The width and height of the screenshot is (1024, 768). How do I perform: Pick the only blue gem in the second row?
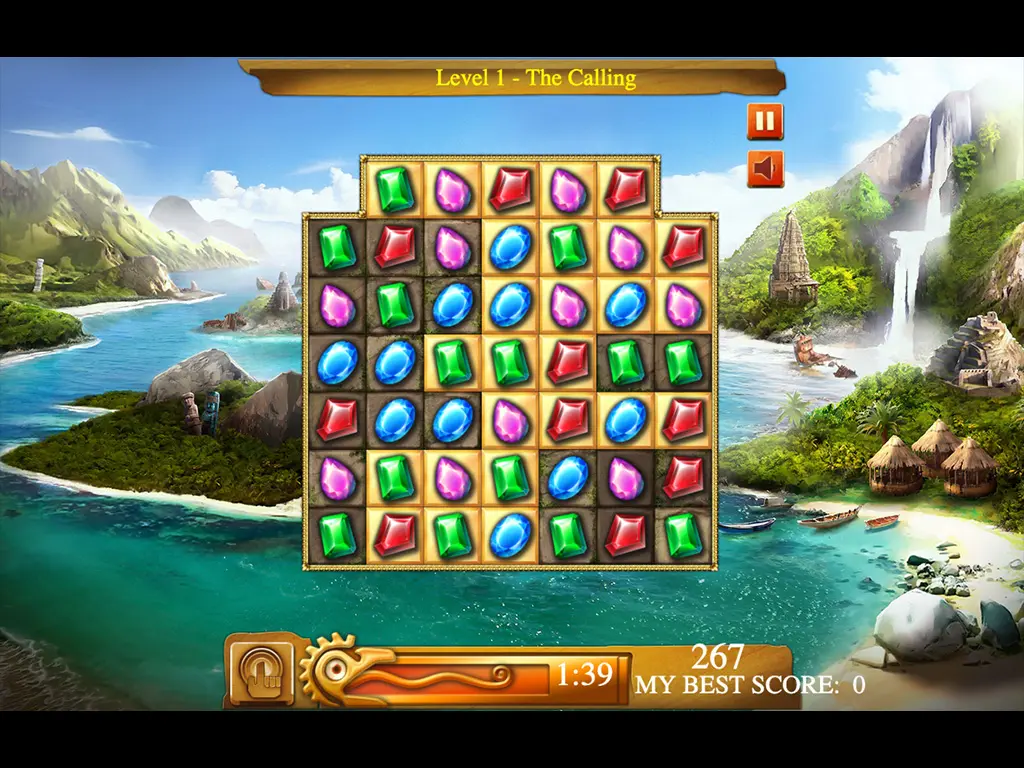pos(510,247)
